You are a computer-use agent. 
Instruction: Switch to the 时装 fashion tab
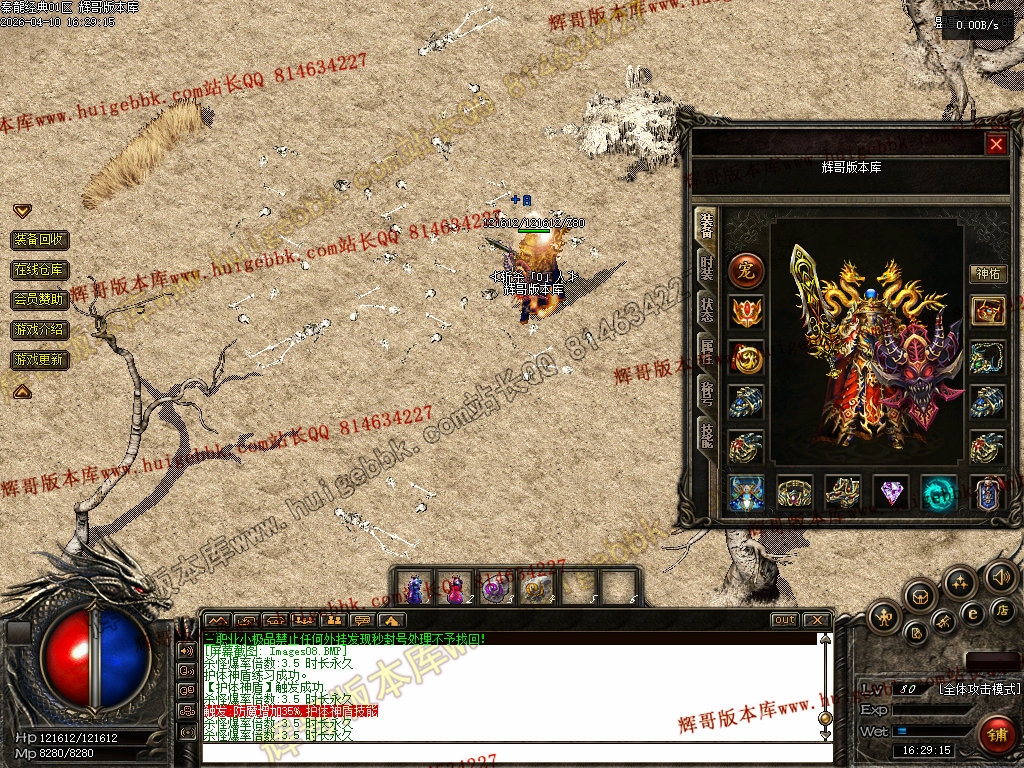(706, 268)
